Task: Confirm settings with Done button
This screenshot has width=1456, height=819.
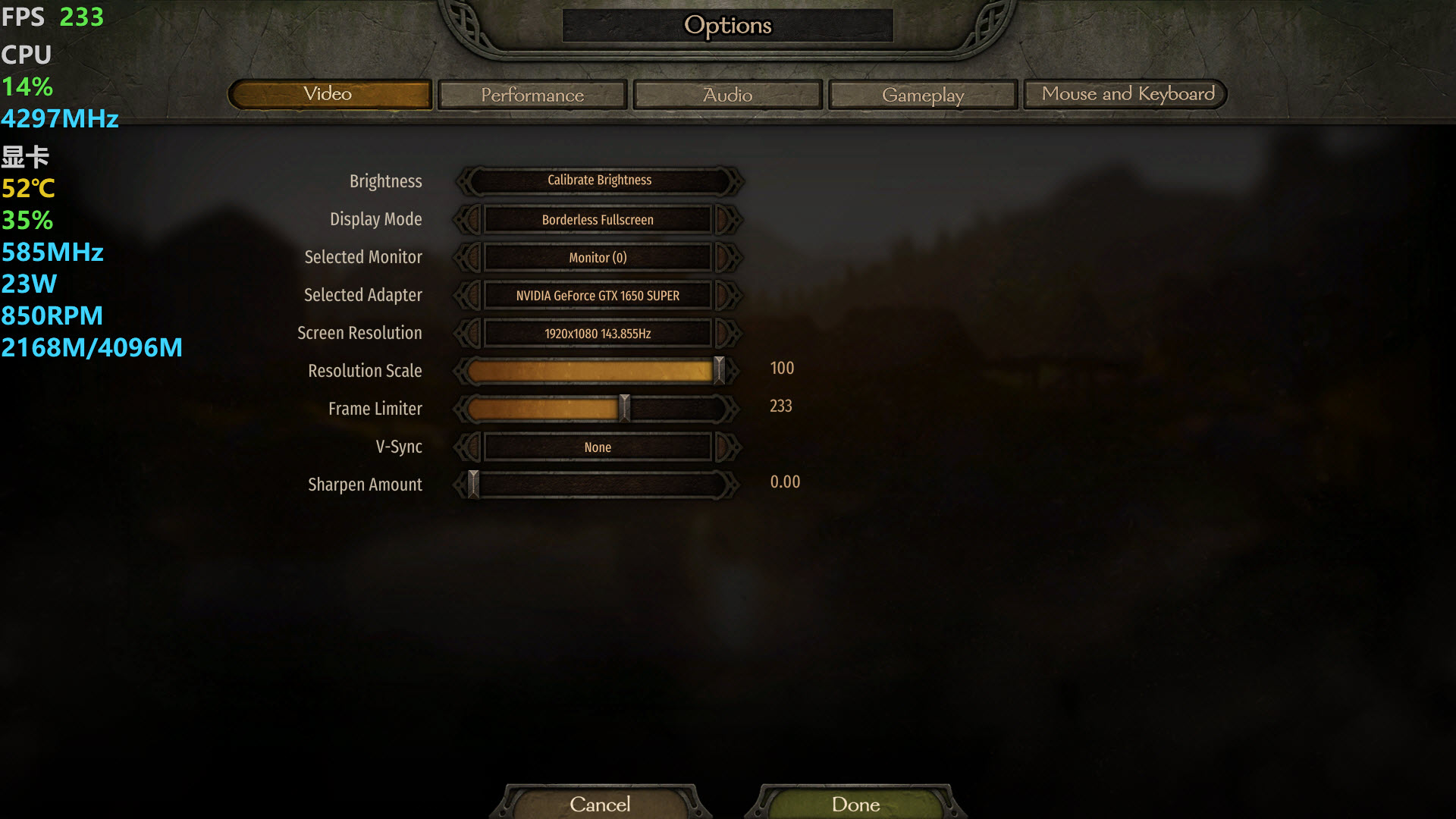Action: click(x=855, y=804)
